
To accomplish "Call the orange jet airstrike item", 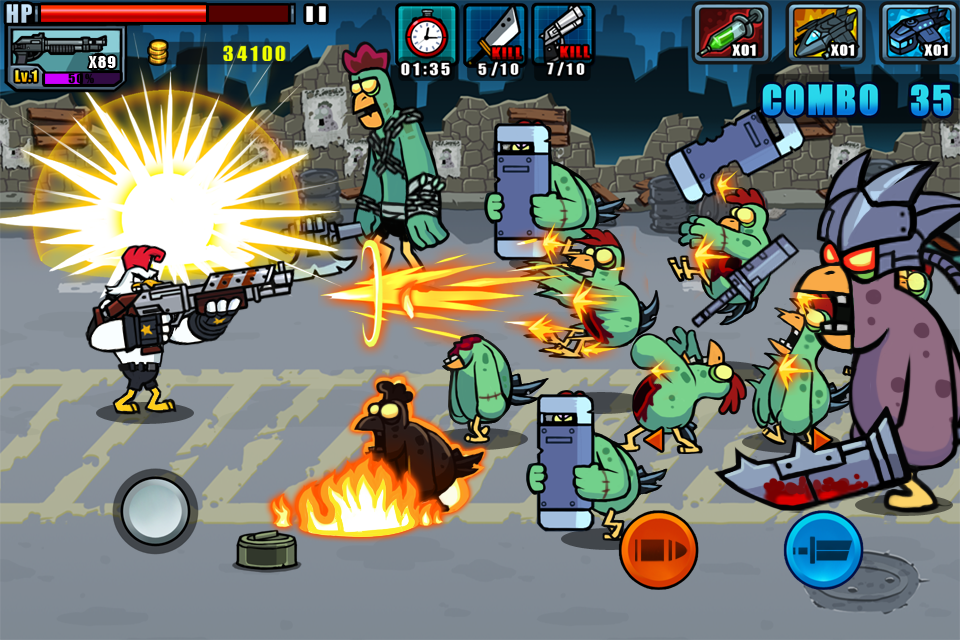I will pyautogui.click(x=825, y=34).
